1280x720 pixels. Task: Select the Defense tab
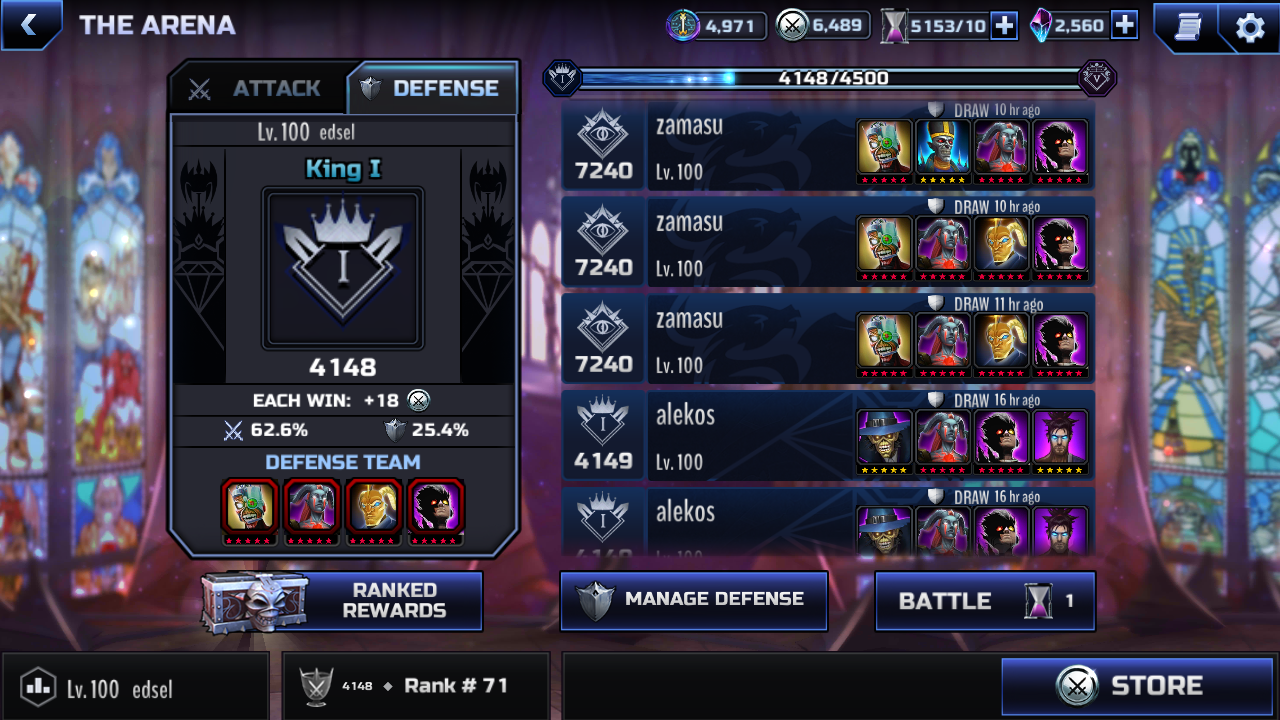pos(433,89)
